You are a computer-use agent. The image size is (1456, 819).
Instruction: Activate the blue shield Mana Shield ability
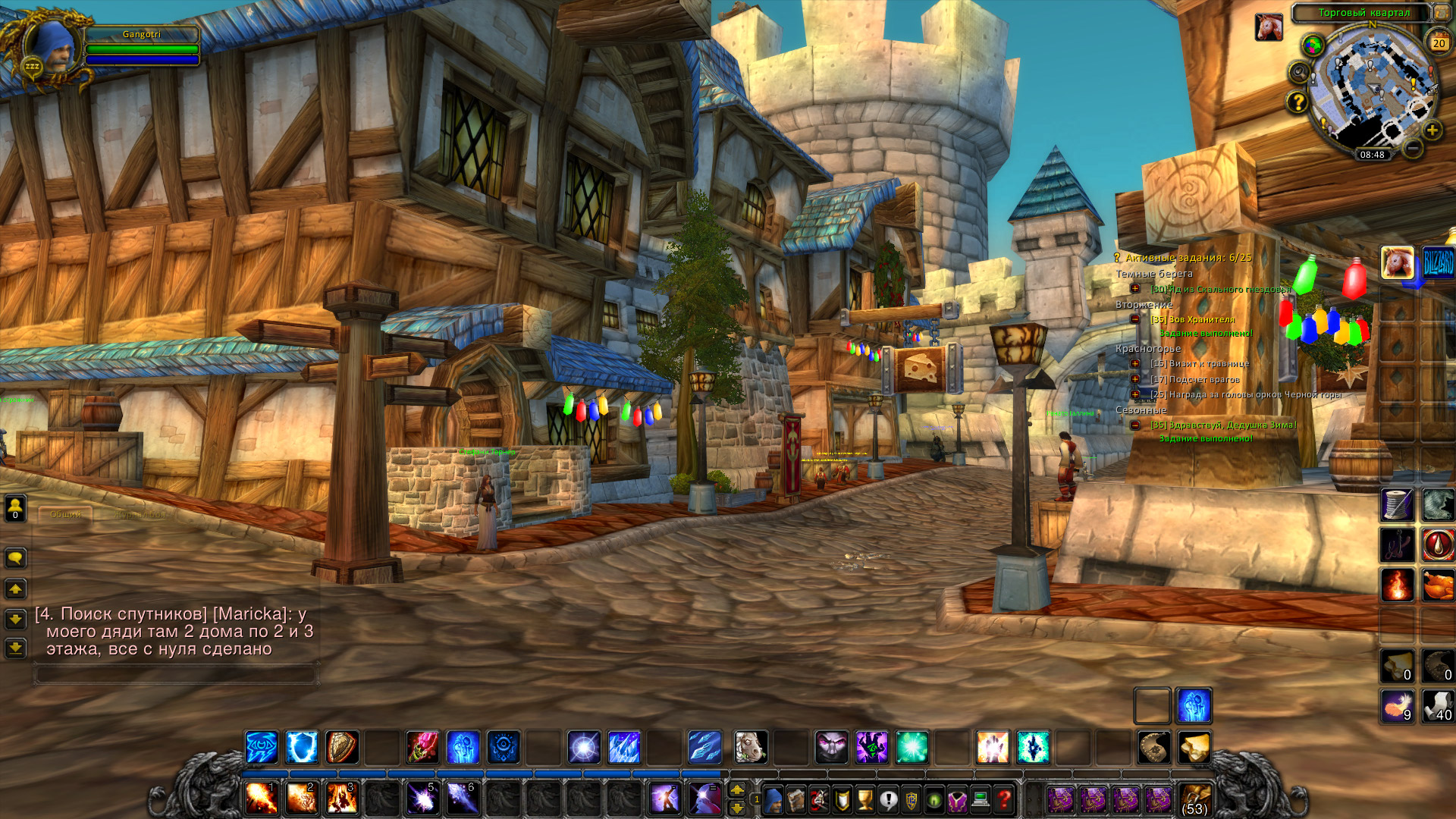click(x=302, y=748)
